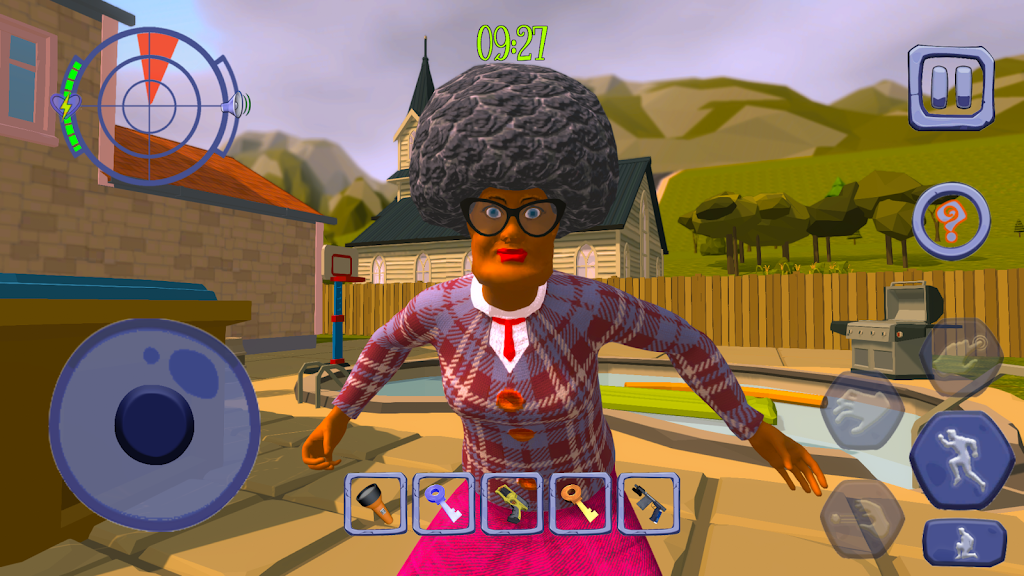Image resolution: width=1024 pixels, height=576 pixels.
Task: Select the orange key slot
Action: click(x=580, y=503)
